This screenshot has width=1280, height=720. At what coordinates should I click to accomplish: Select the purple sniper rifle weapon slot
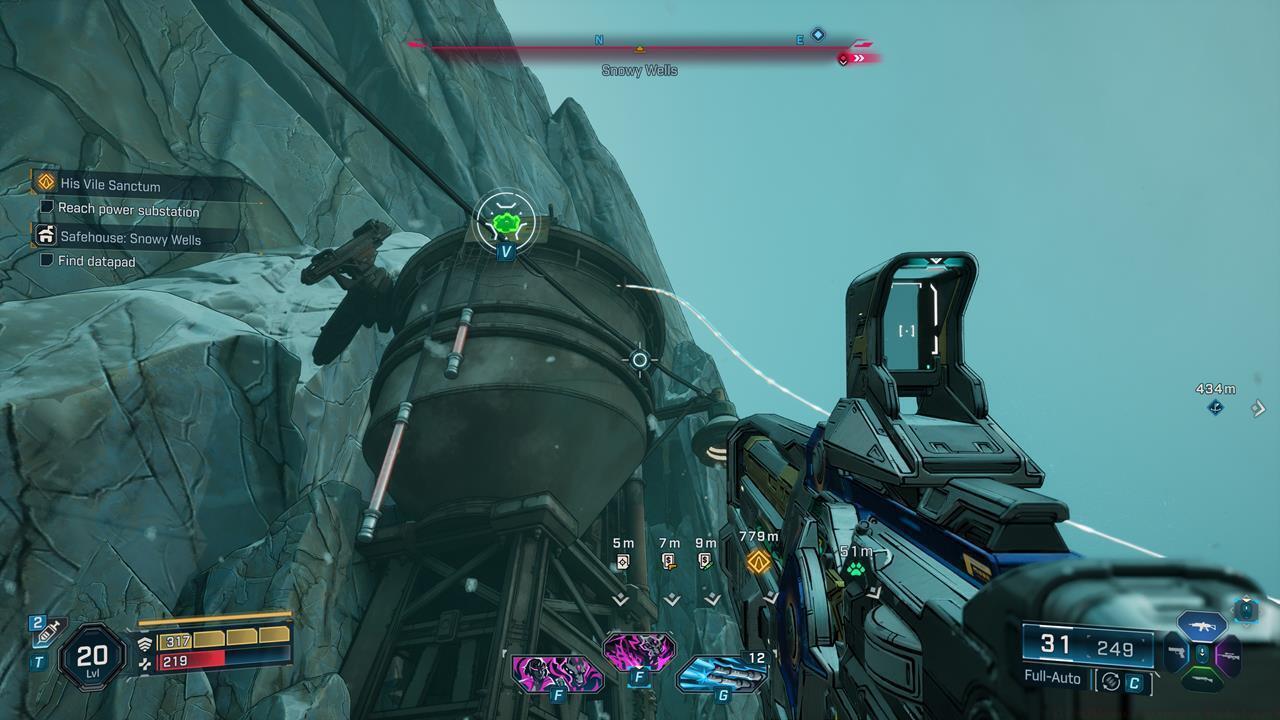pyautogui.click(x=1230, y=657)
